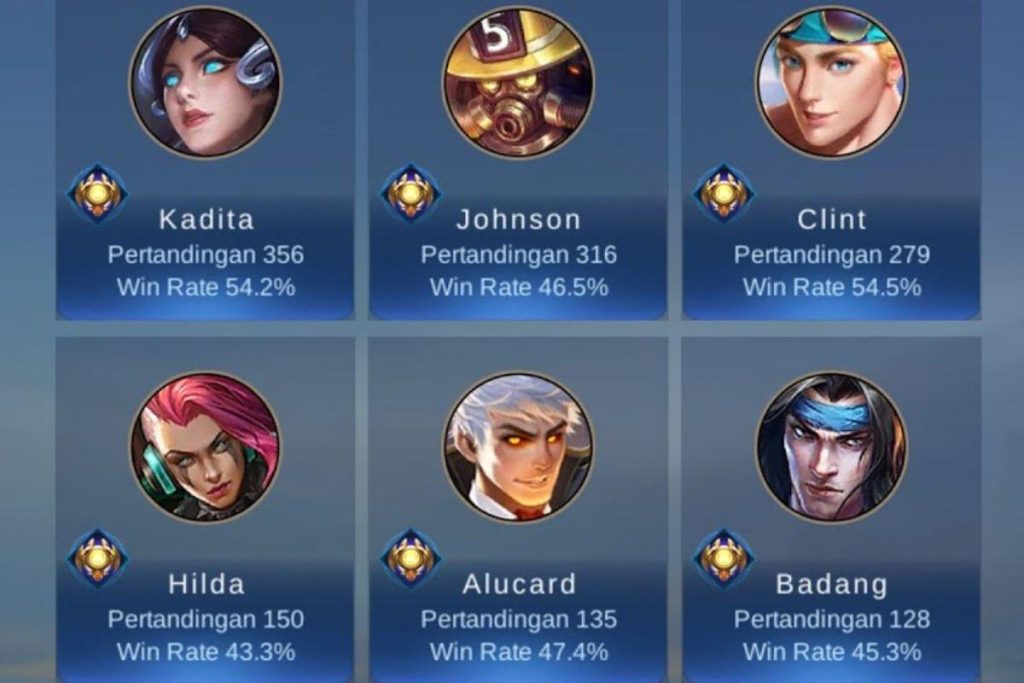
Task: Click the mastery badge beside Kadita
Action: [98, 193]
